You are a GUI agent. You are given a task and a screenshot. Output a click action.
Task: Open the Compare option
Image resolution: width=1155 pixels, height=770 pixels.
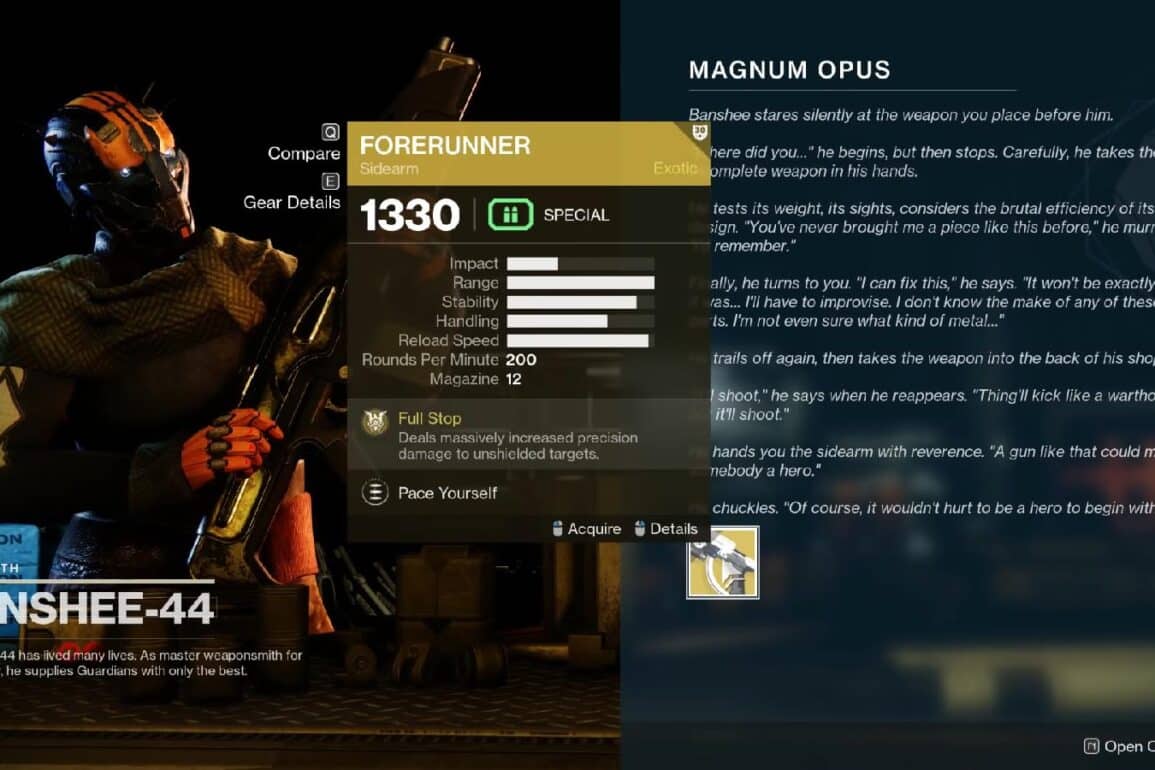(304, 153)
